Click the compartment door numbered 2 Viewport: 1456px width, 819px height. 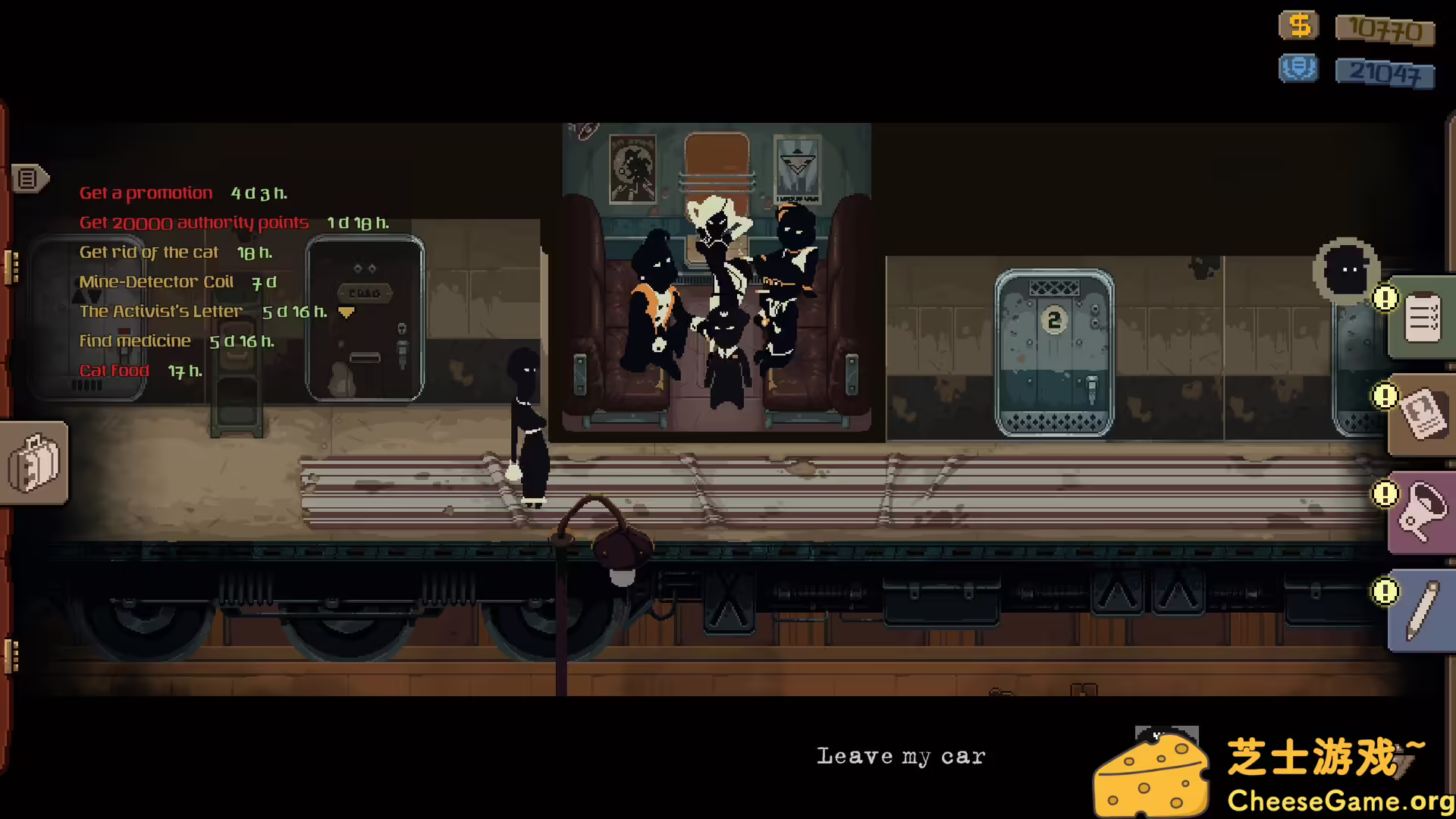tap(1053, 321)
